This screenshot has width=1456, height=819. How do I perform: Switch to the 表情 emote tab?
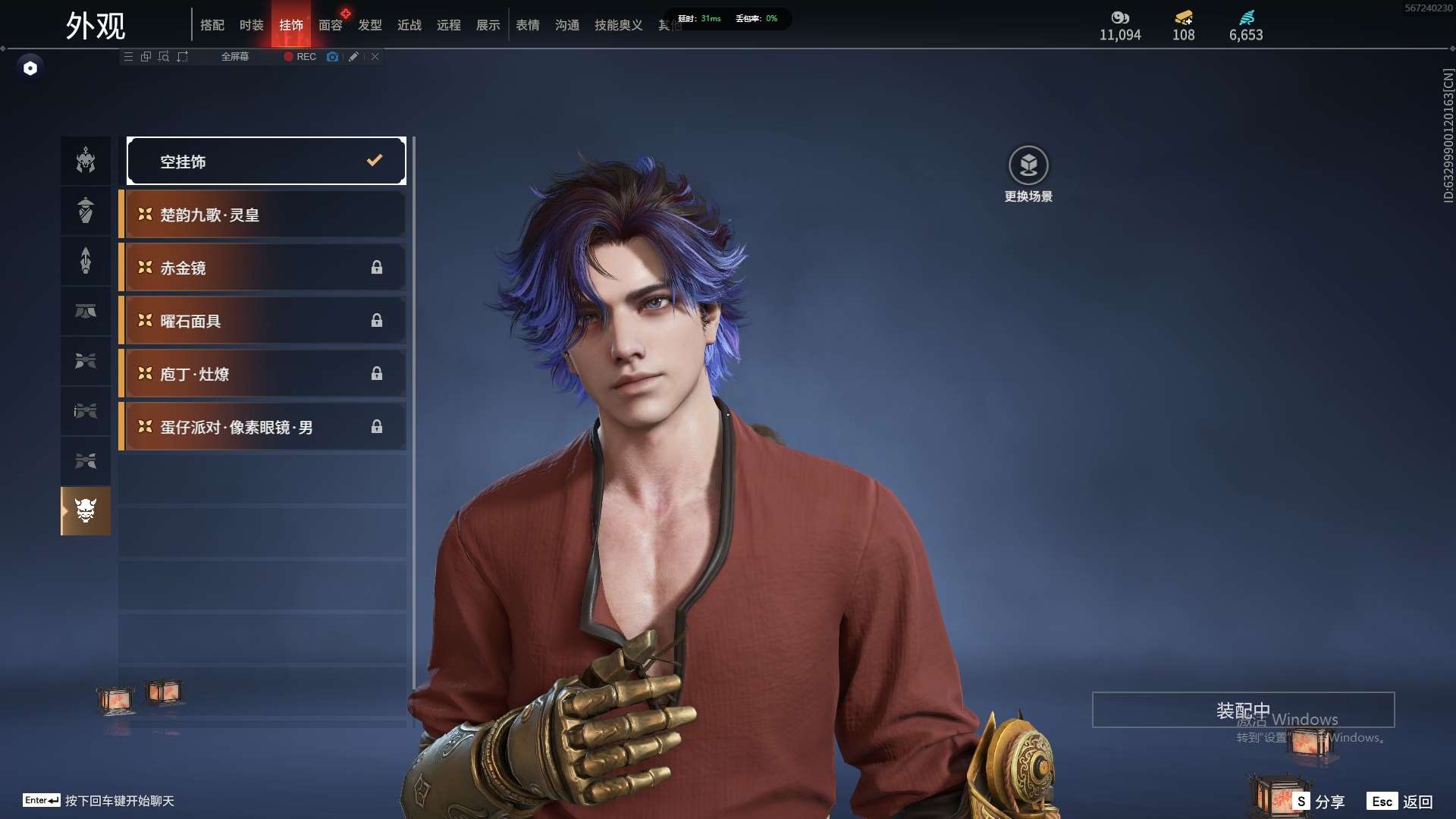pyautogui.click(x=528, y=25)
